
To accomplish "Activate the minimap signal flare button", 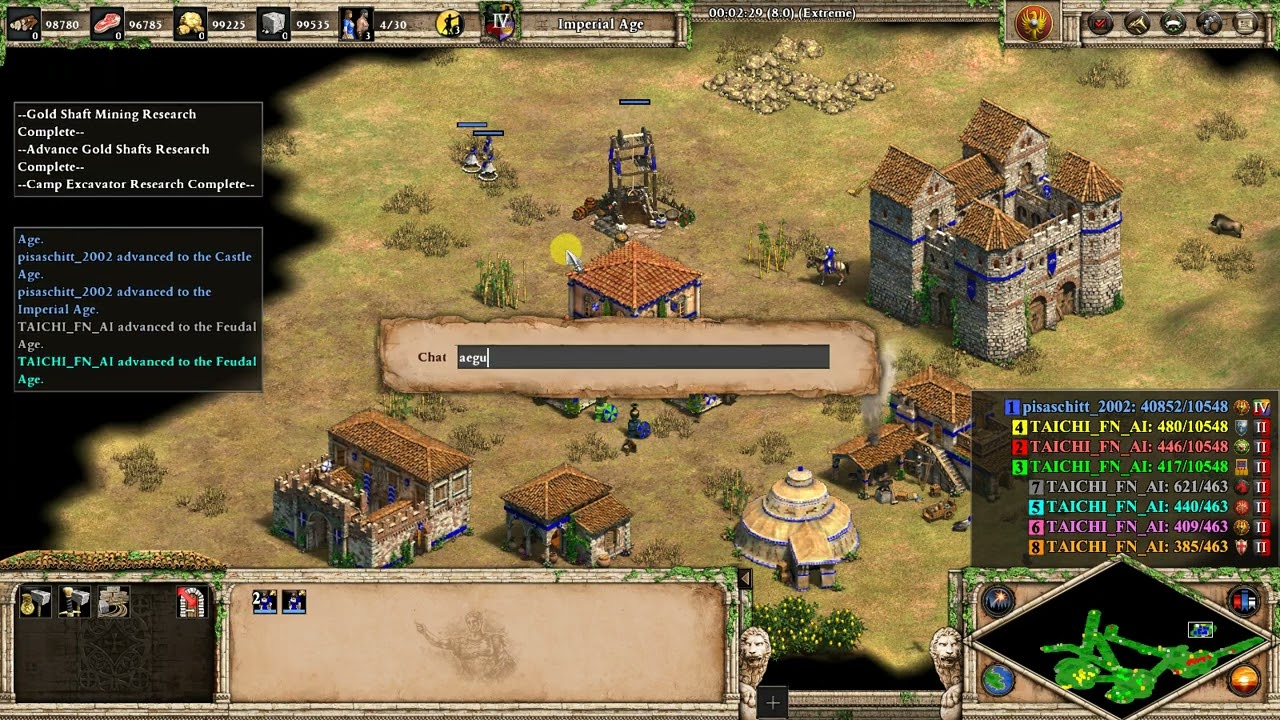I will click(x=998, y=601).
